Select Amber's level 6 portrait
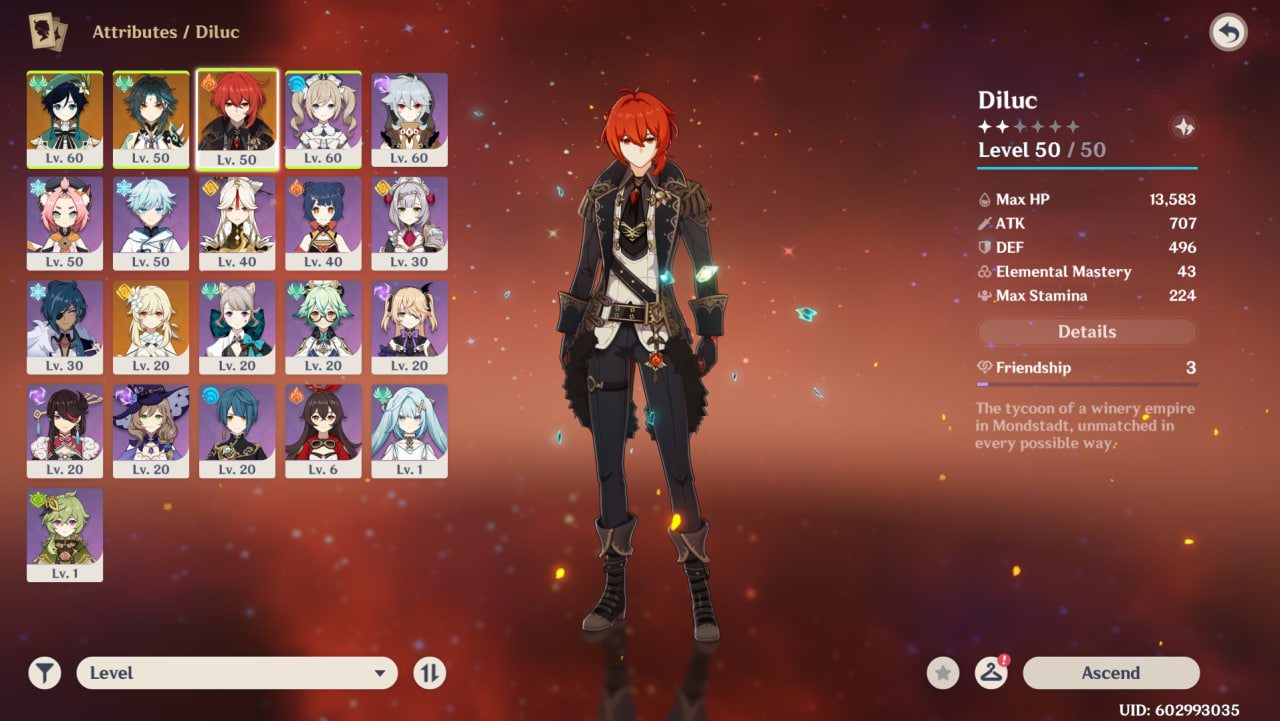This screenshot has height=721, width=1280. tap(323, 430)
